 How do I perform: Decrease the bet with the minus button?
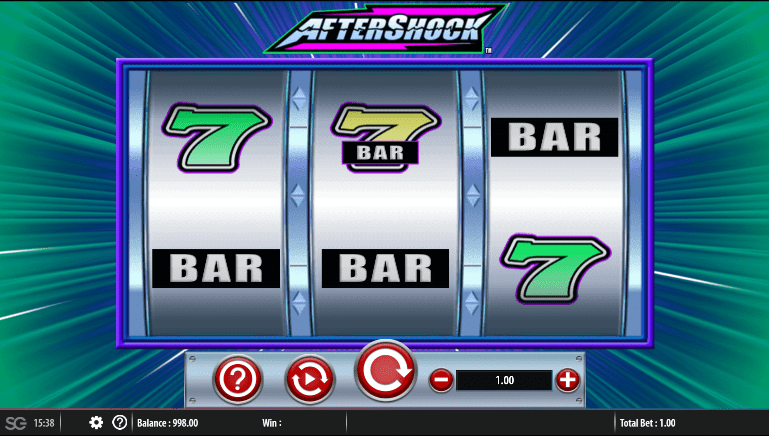tap(440, 380)
